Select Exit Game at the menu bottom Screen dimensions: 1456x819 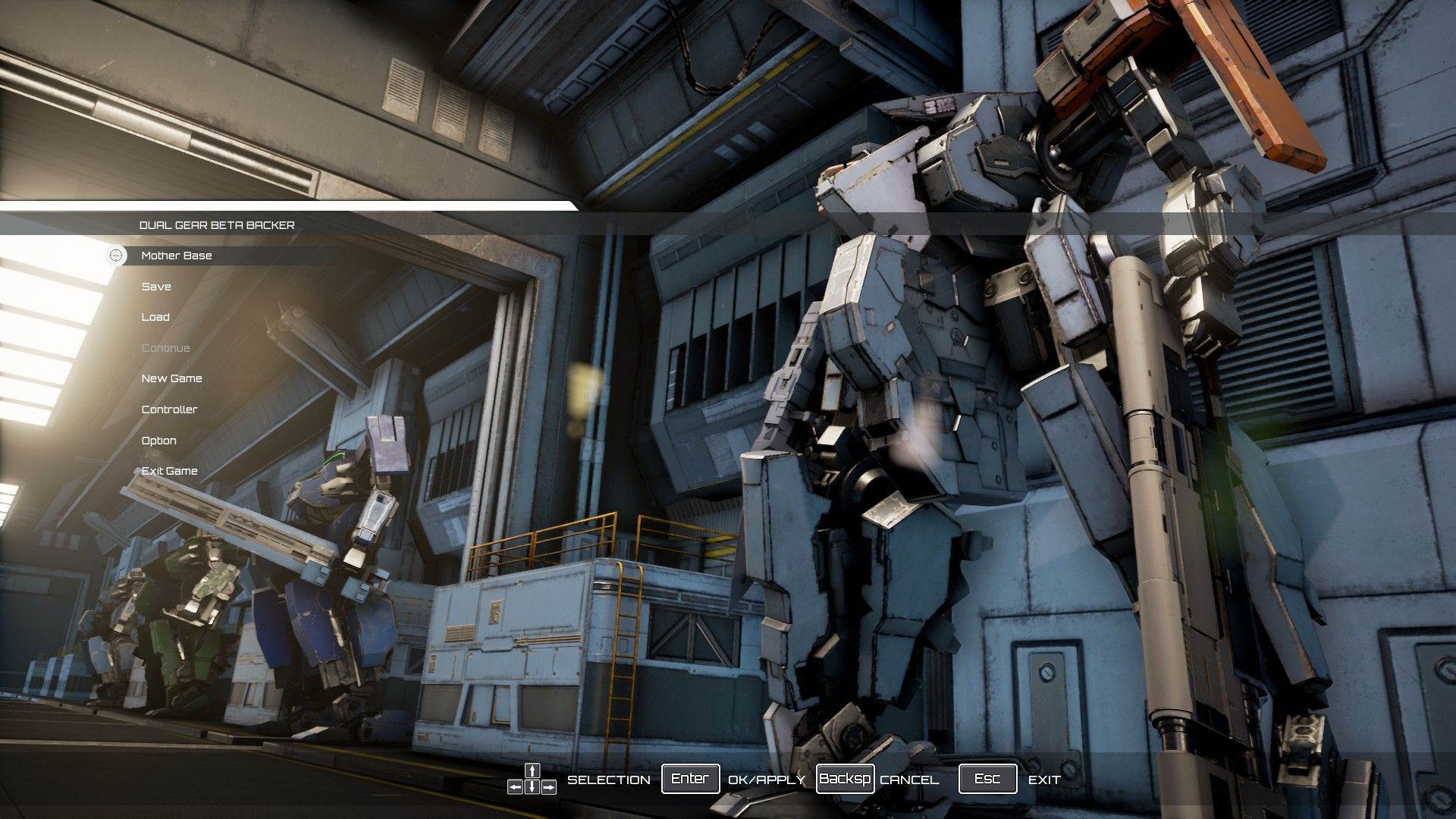click(x=168, y=471)
